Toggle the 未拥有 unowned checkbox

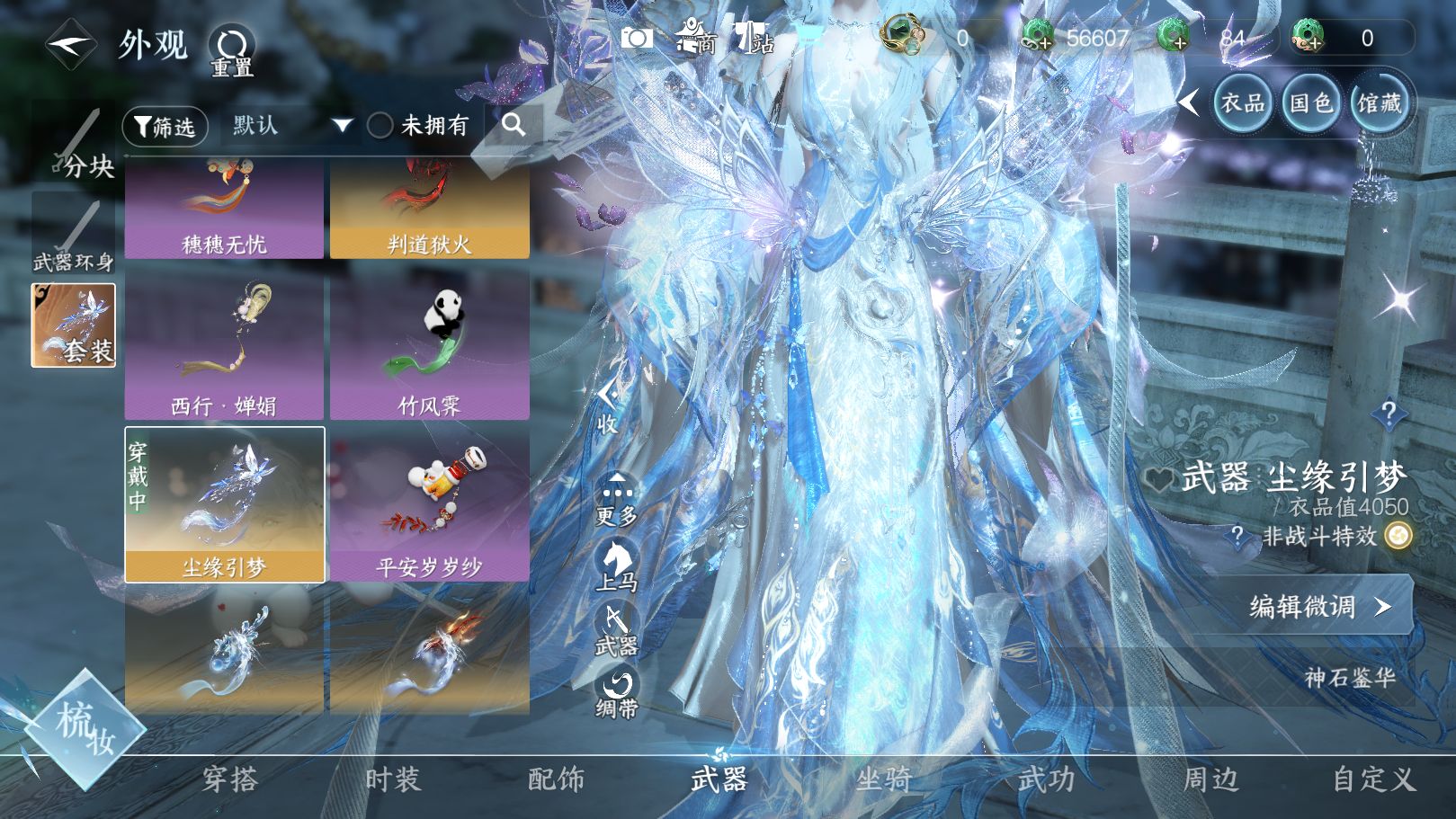(380, 126)
